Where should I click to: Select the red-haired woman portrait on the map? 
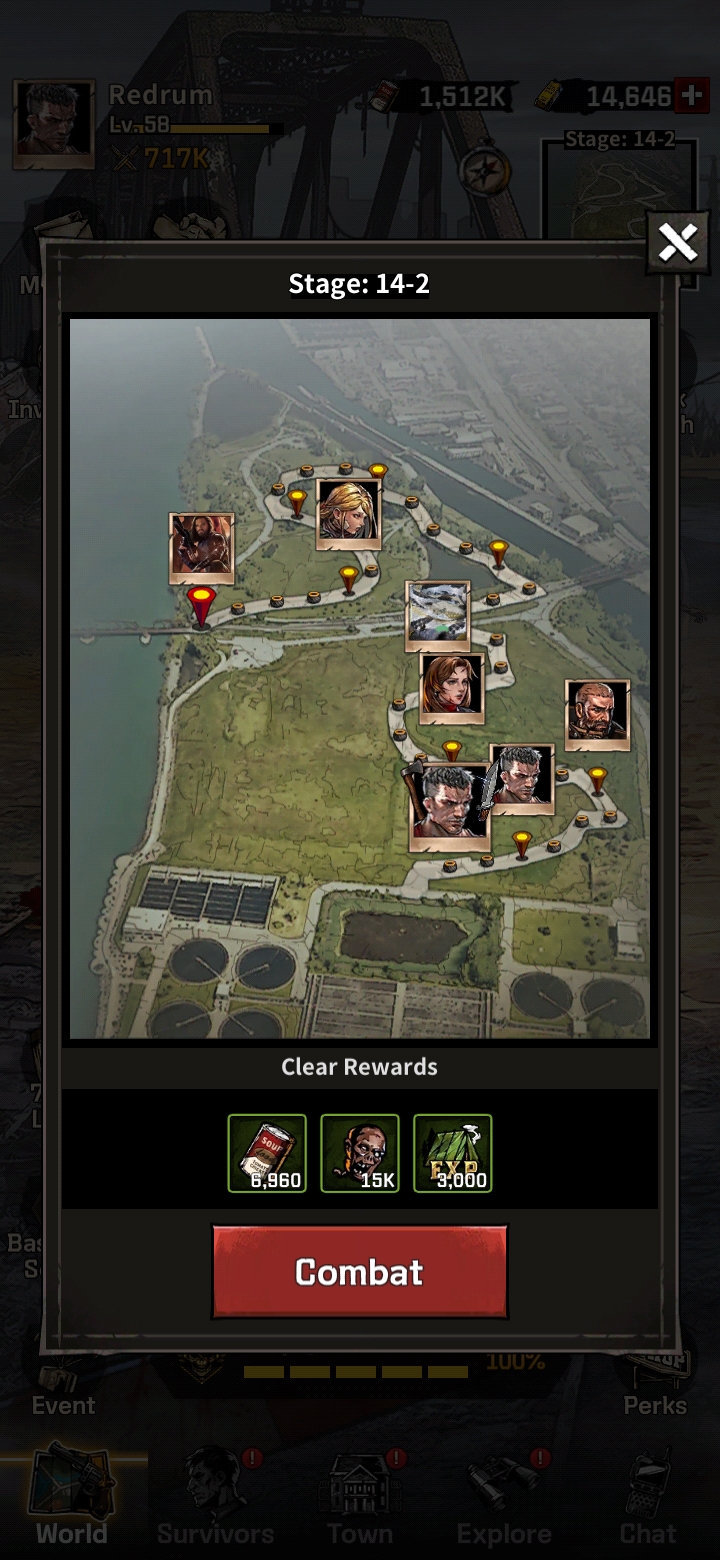(x=452, y=687)
